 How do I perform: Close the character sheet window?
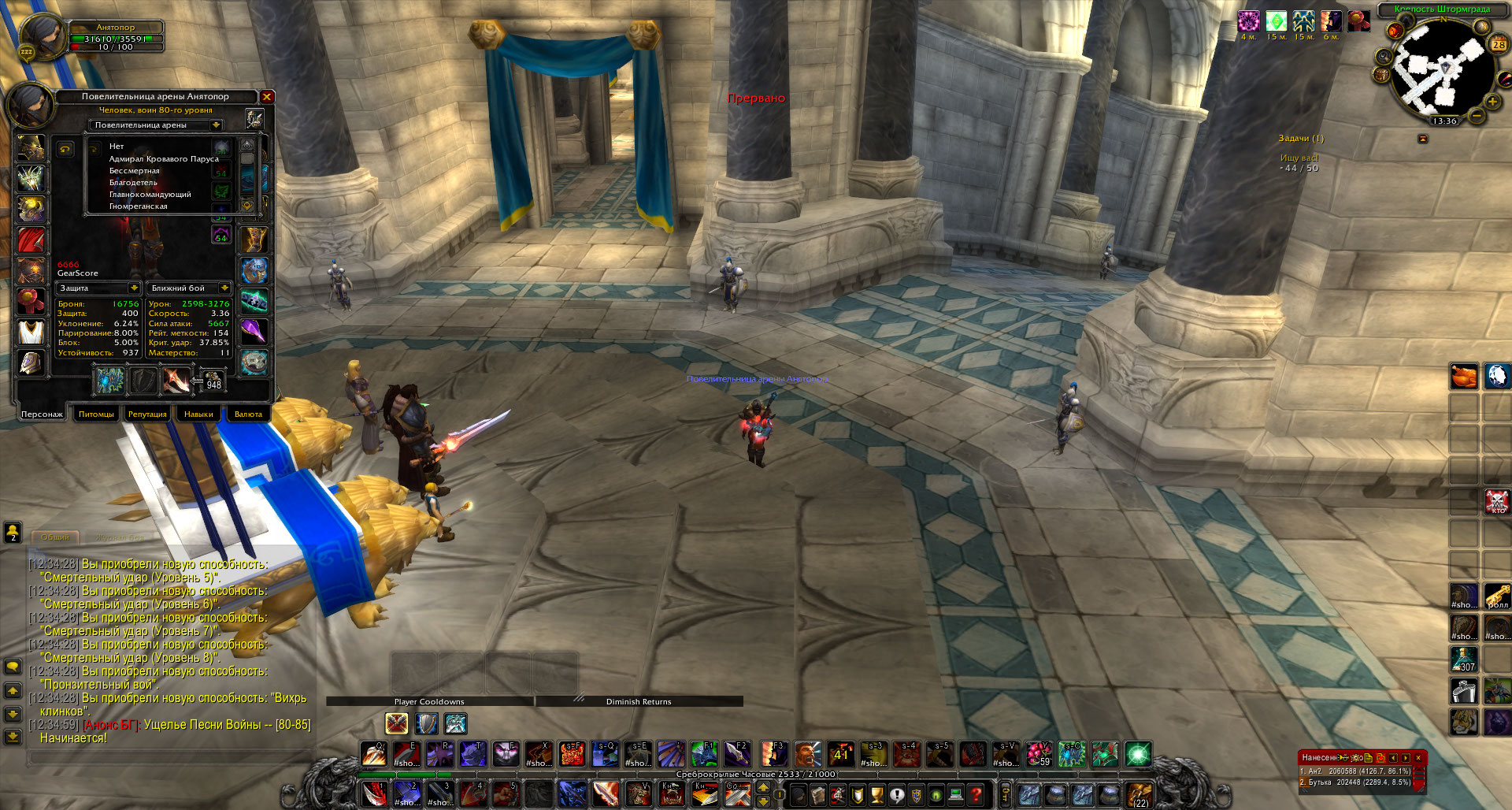(267, 97)
